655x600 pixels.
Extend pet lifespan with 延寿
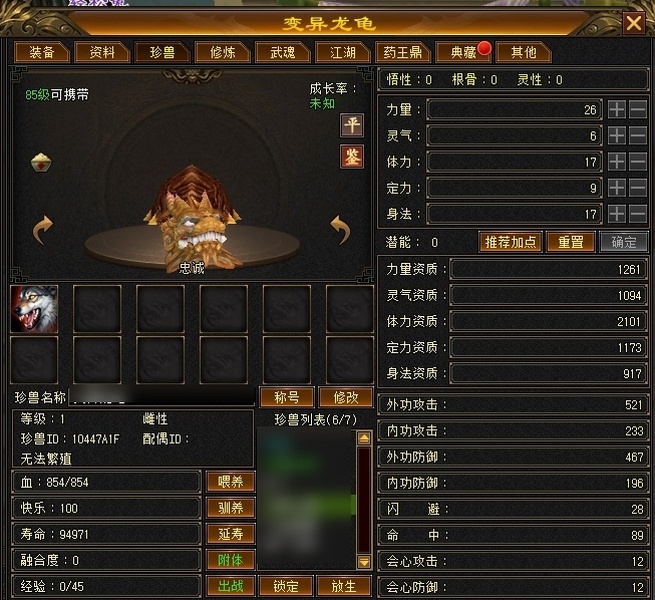[230, 533]
